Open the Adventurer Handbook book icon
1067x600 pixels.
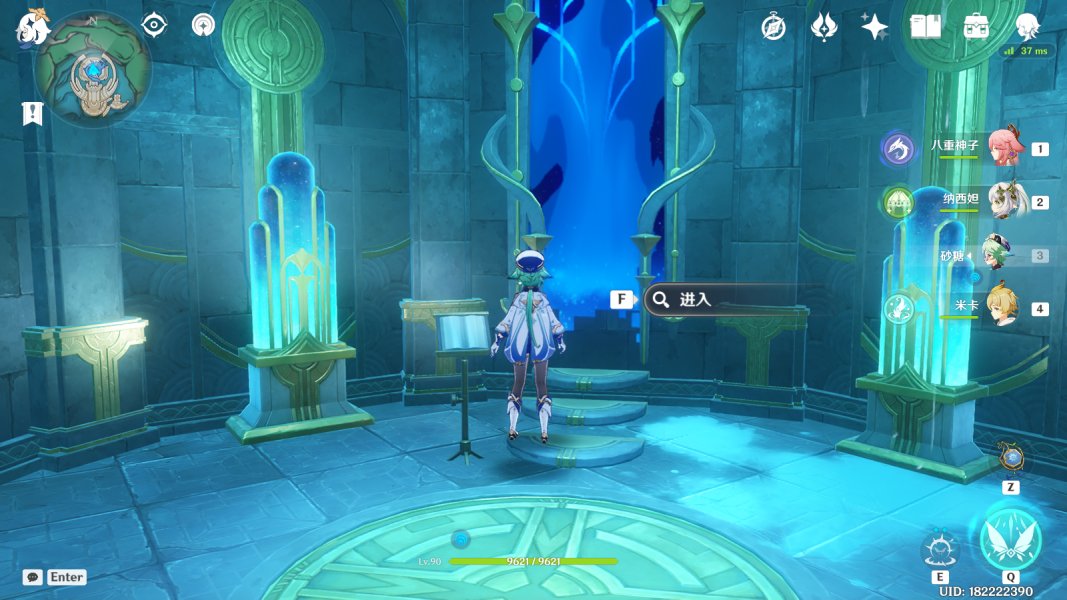click(x=926, y=27)
